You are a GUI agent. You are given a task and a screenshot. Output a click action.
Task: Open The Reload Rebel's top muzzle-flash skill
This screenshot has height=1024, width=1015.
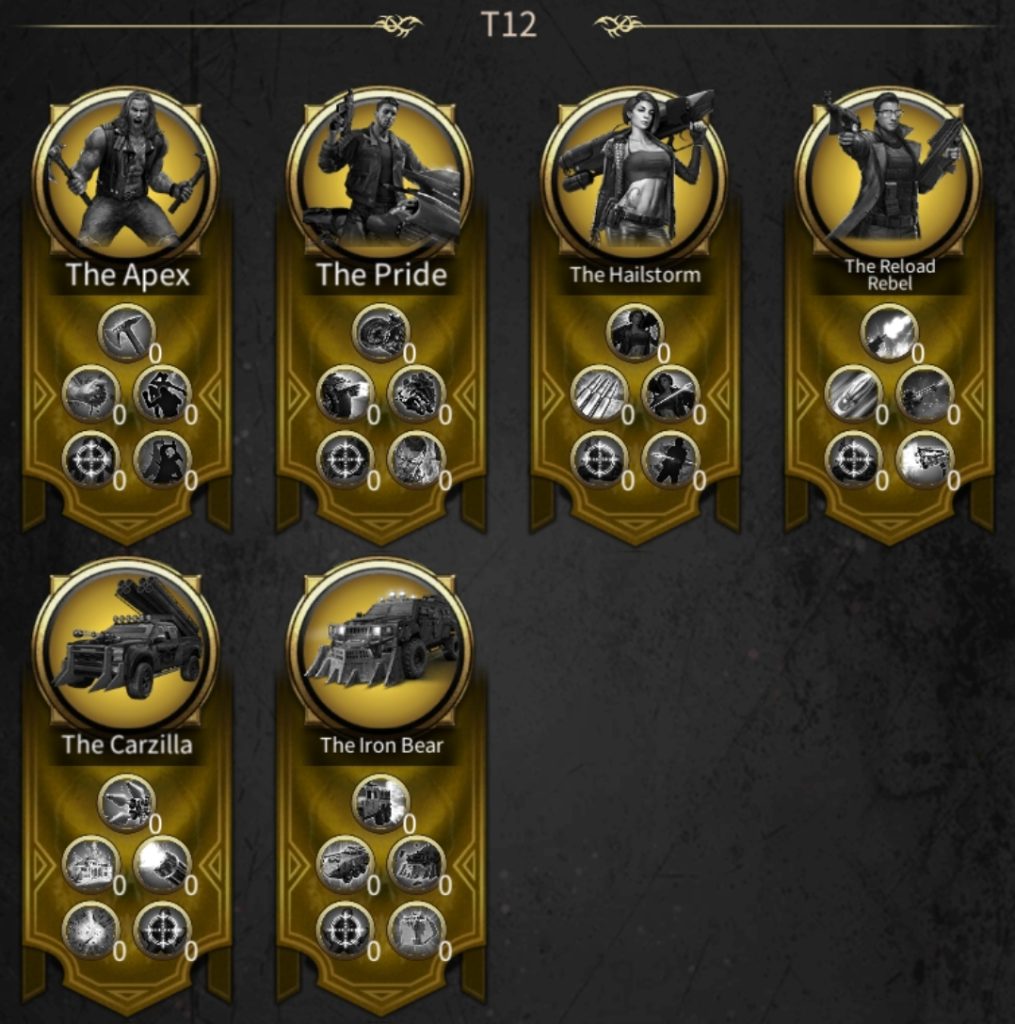point(888,333)
